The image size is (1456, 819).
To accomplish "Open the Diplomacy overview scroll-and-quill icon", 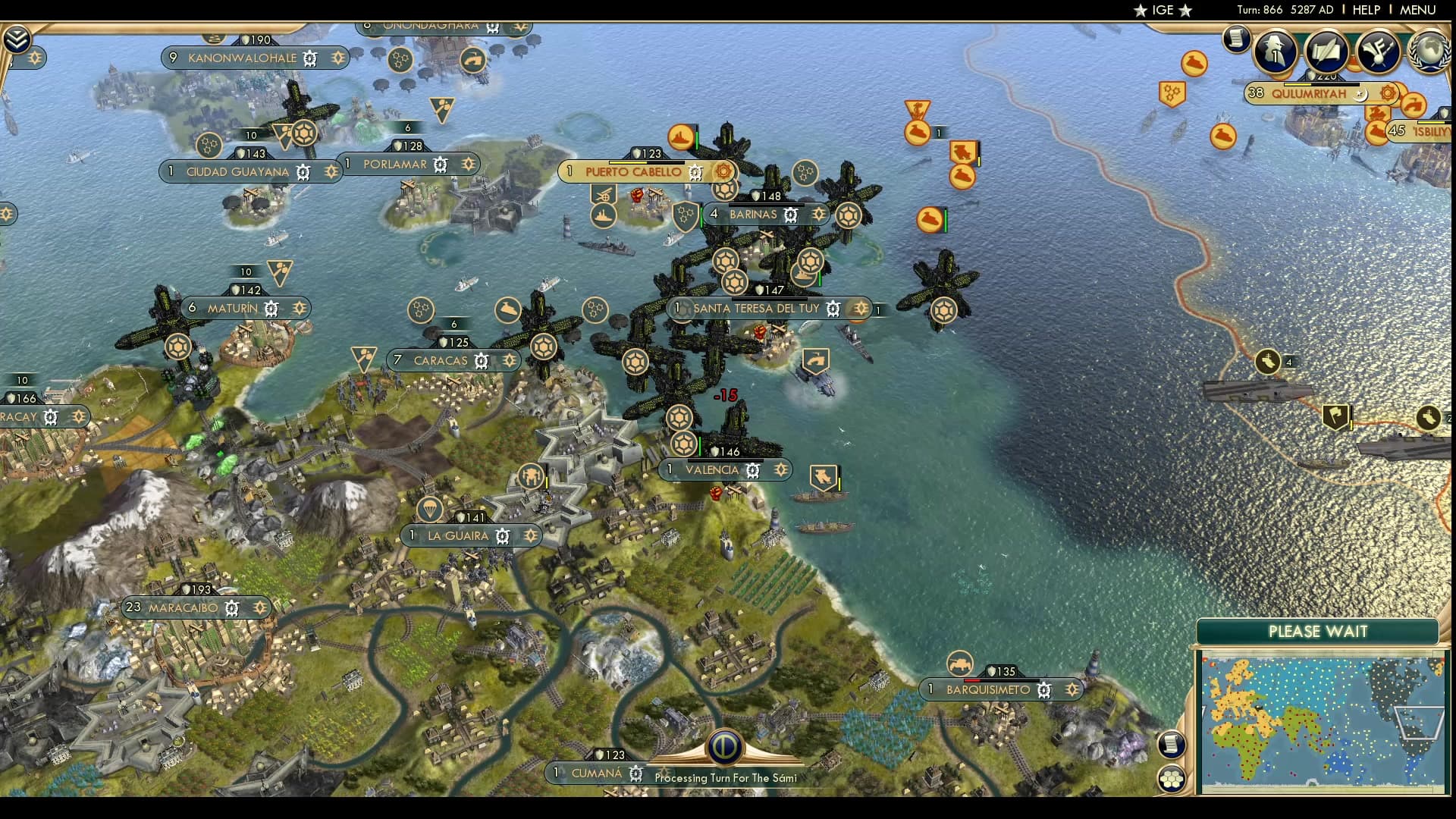I will 1324,53.
